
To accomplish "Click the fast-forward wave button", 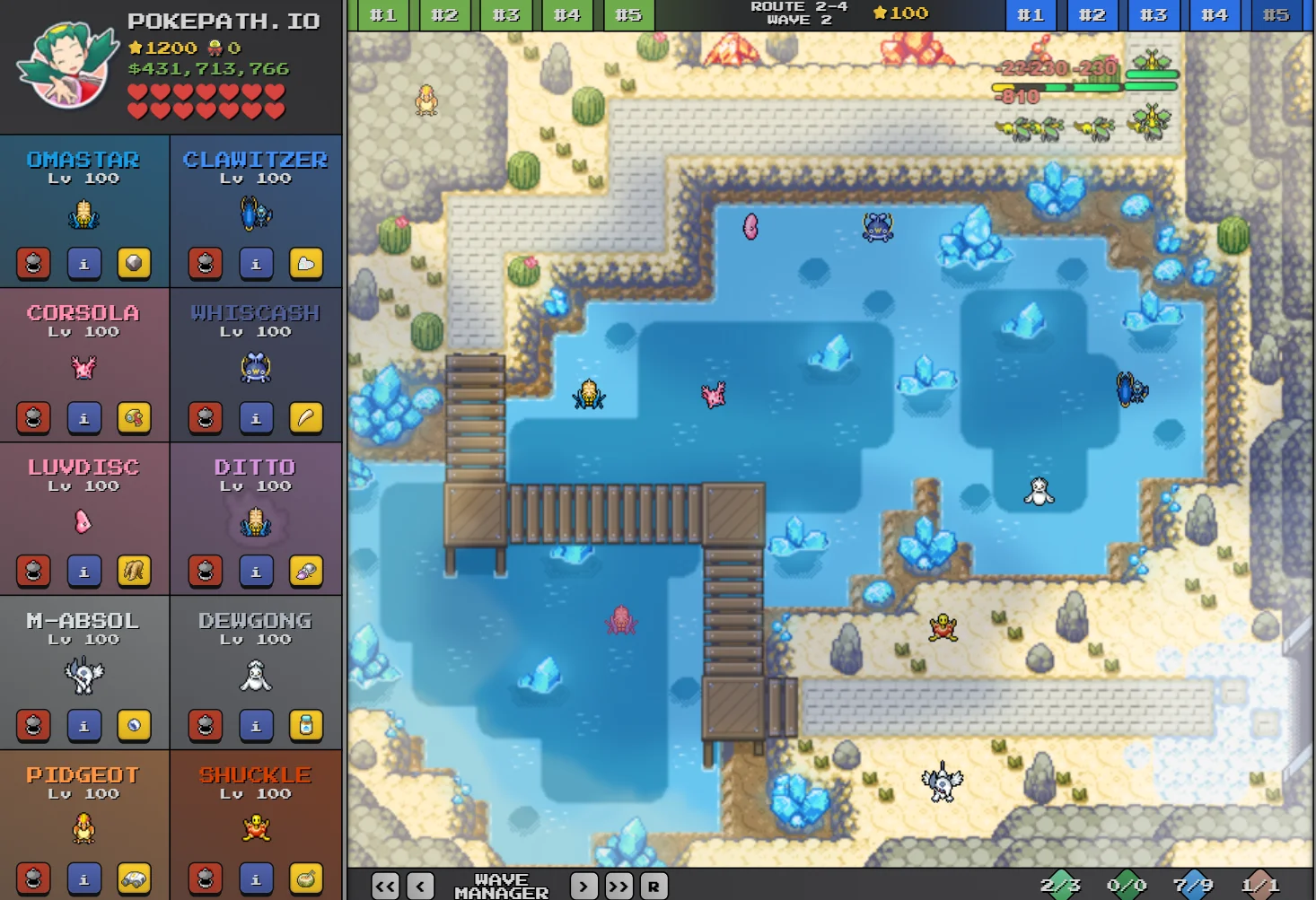I will (x=619, y=886).
